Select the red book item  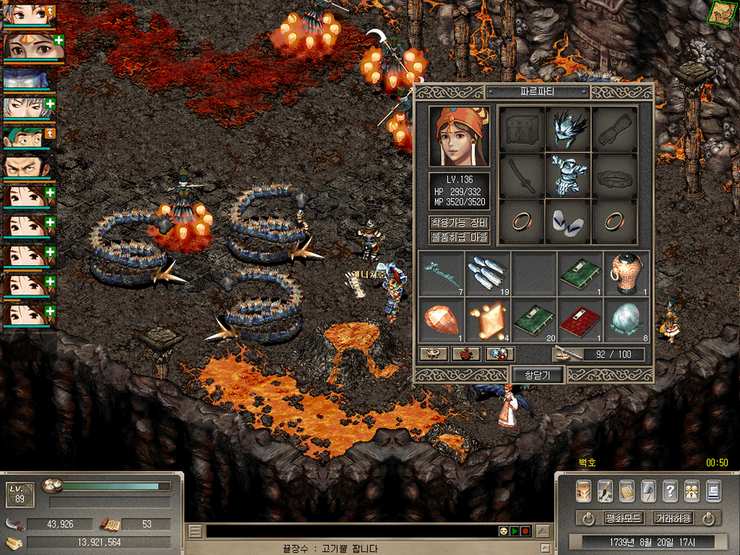(x=579, y=323)
